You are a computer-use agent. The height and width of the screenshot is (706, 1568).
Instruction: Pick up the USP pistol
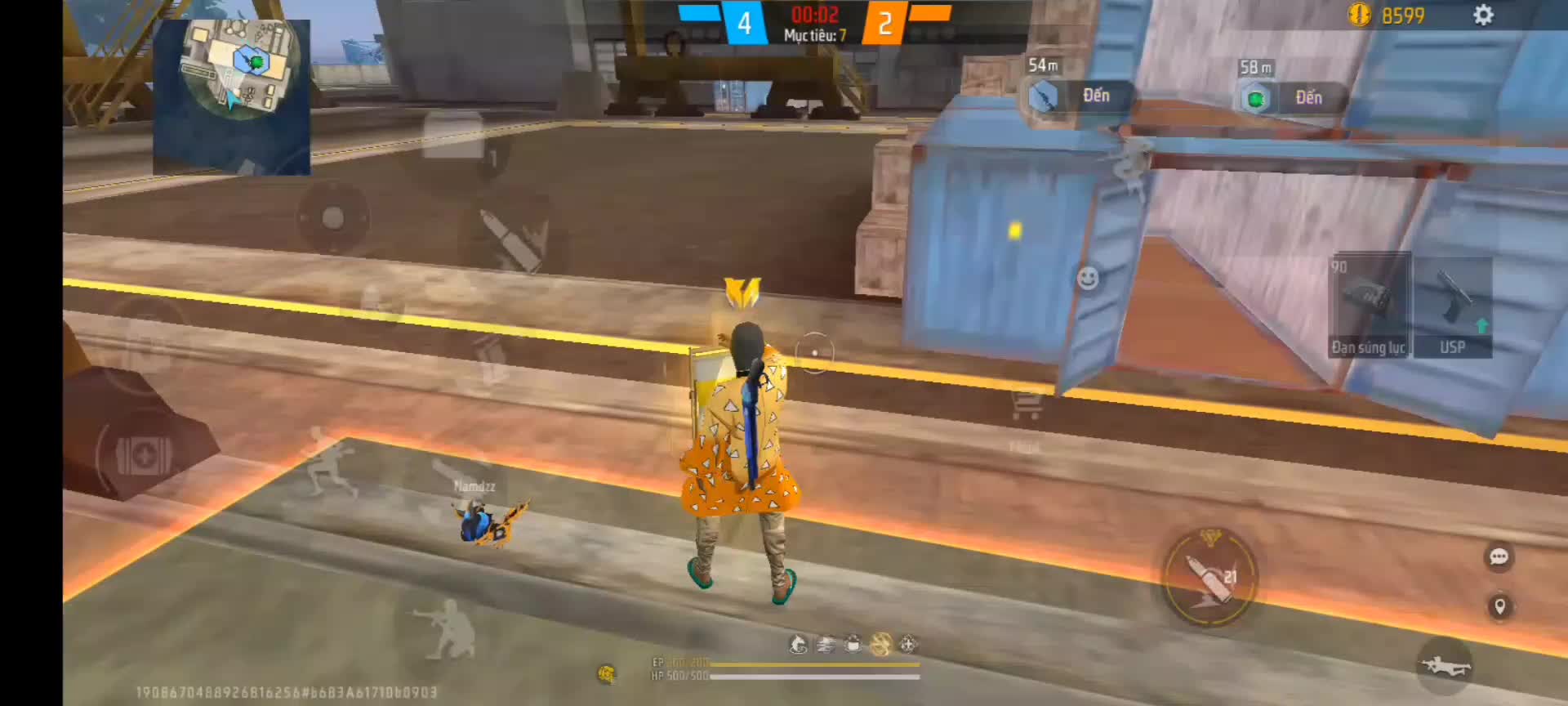[x=1452, y=307]
